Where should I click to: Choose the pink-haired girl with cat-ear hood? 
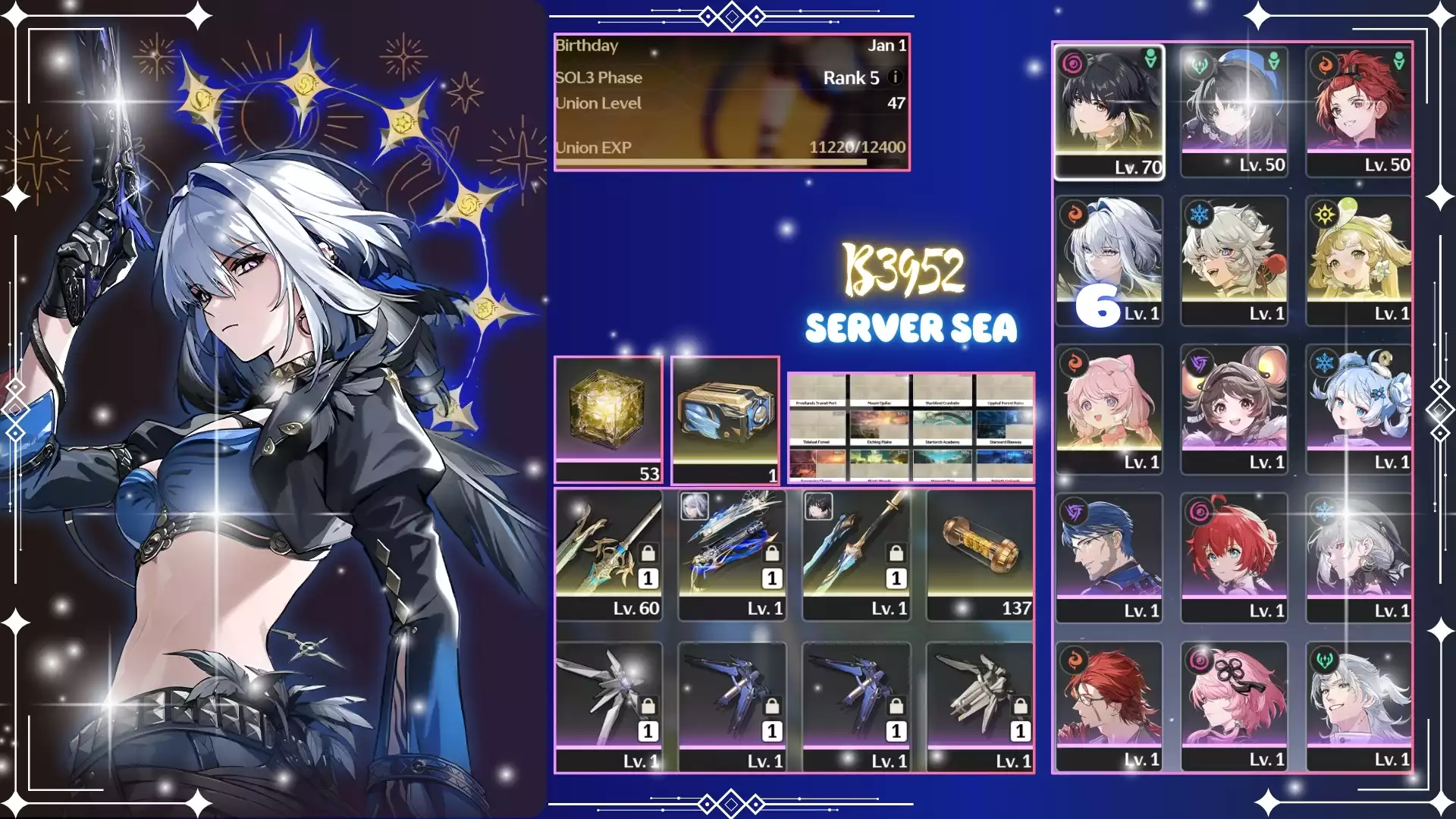pos(1109,409)
